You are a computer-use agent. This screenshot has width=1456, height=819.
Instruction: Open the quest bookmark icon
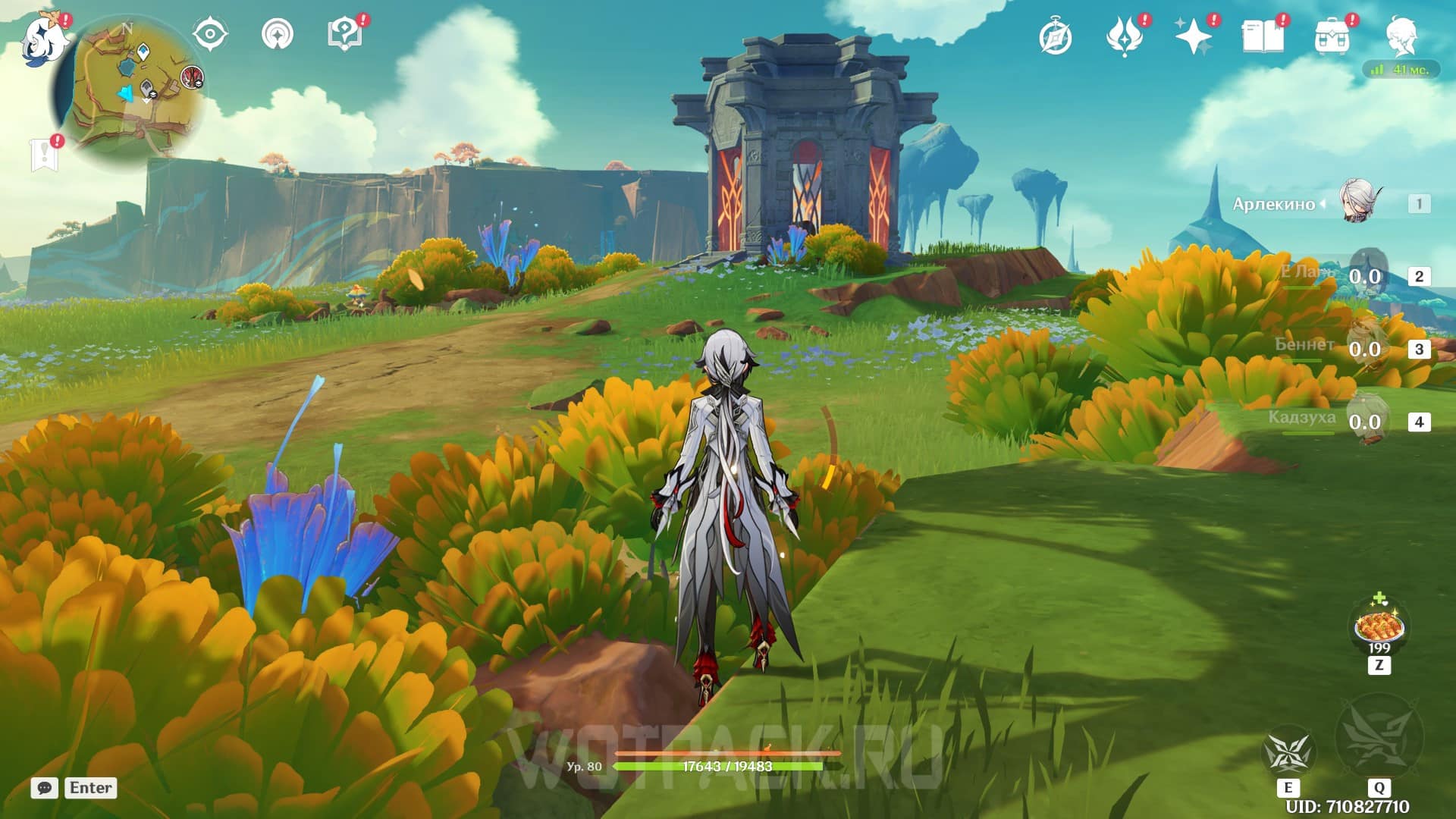[x=44, y=155]
